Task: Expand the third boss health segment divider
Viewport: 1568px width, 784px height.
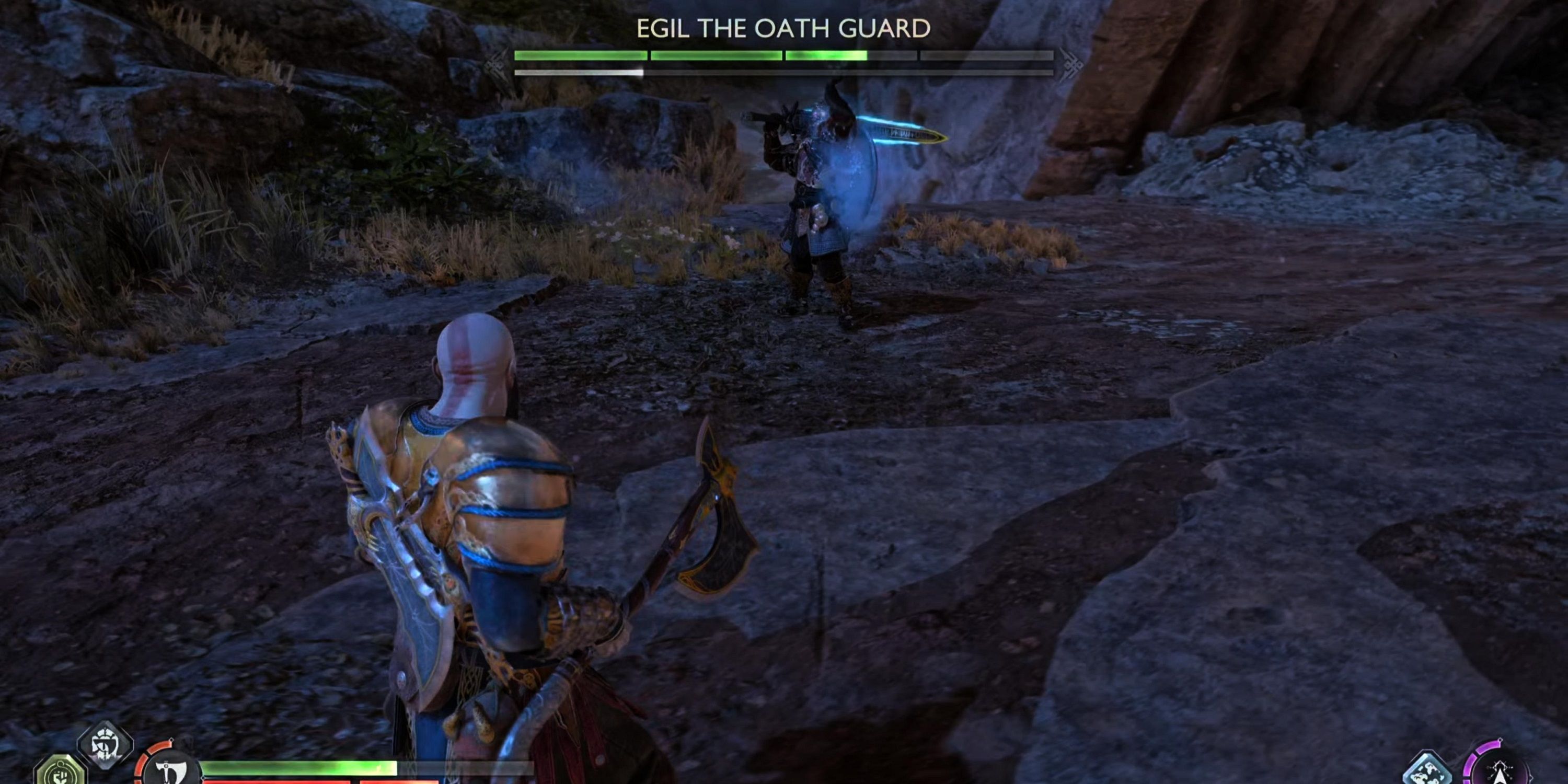Action: pyautogui.click(x=918, y=60)
